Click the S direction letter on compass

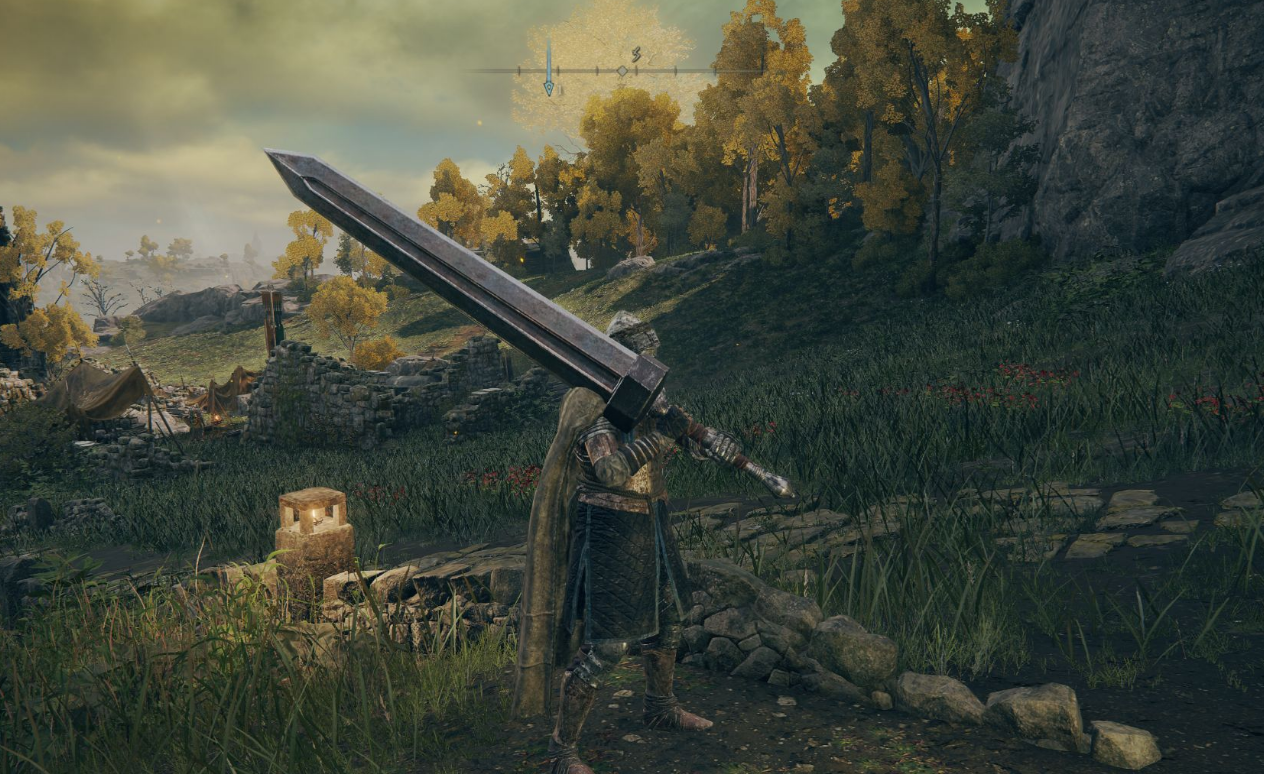pyautogui.click(x=635, y=55)
